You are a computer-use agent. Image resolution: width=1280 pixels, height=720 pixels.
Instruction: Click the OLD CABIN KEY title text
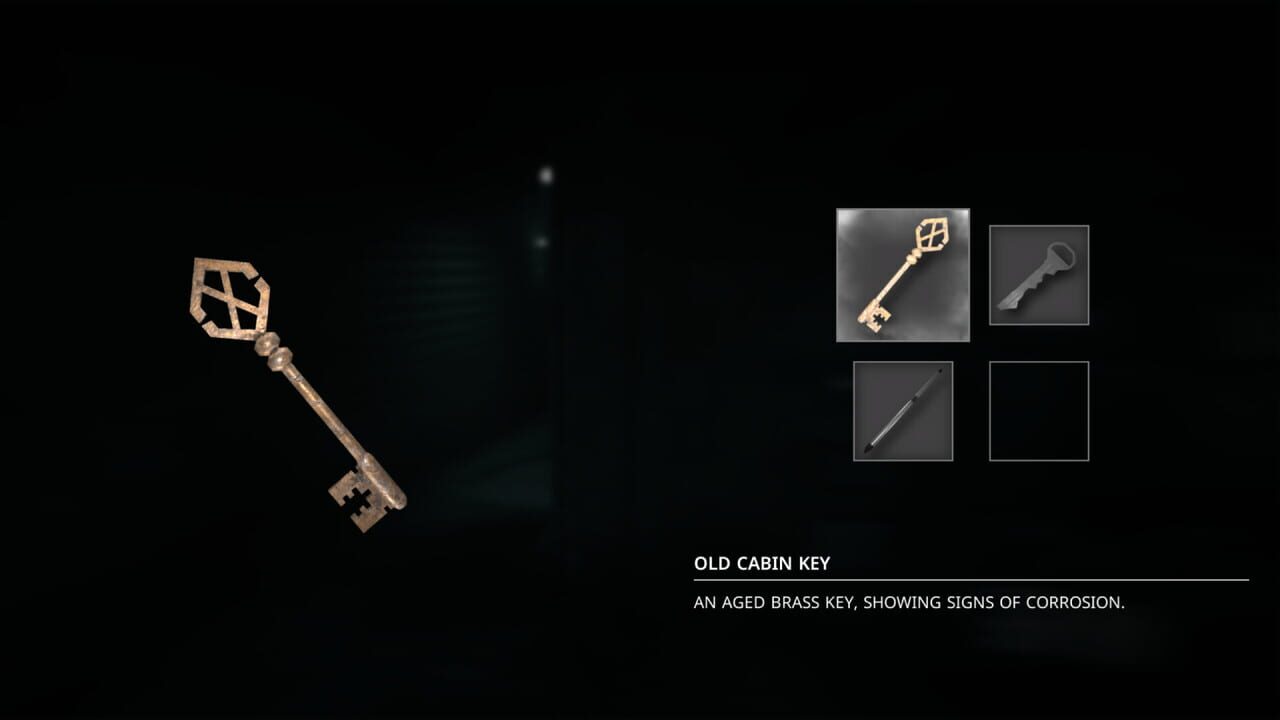(761, 563)
